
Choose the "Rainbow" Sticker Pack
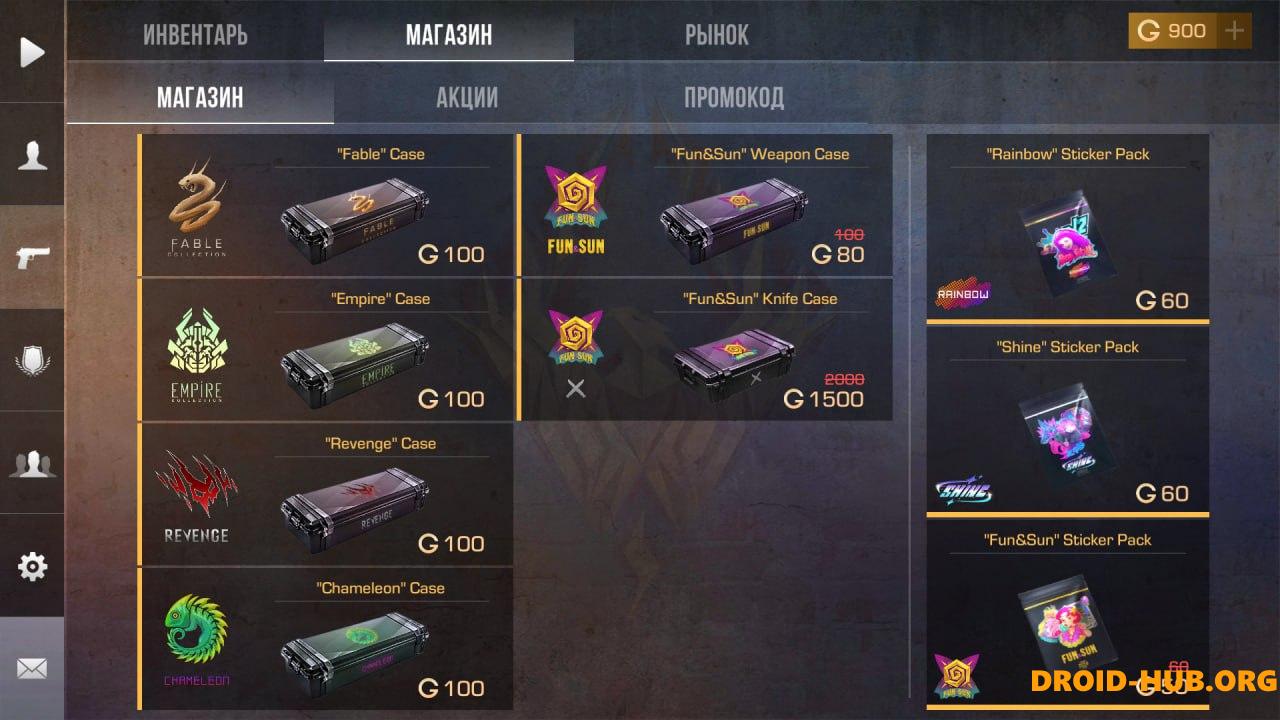(1068, 228)
